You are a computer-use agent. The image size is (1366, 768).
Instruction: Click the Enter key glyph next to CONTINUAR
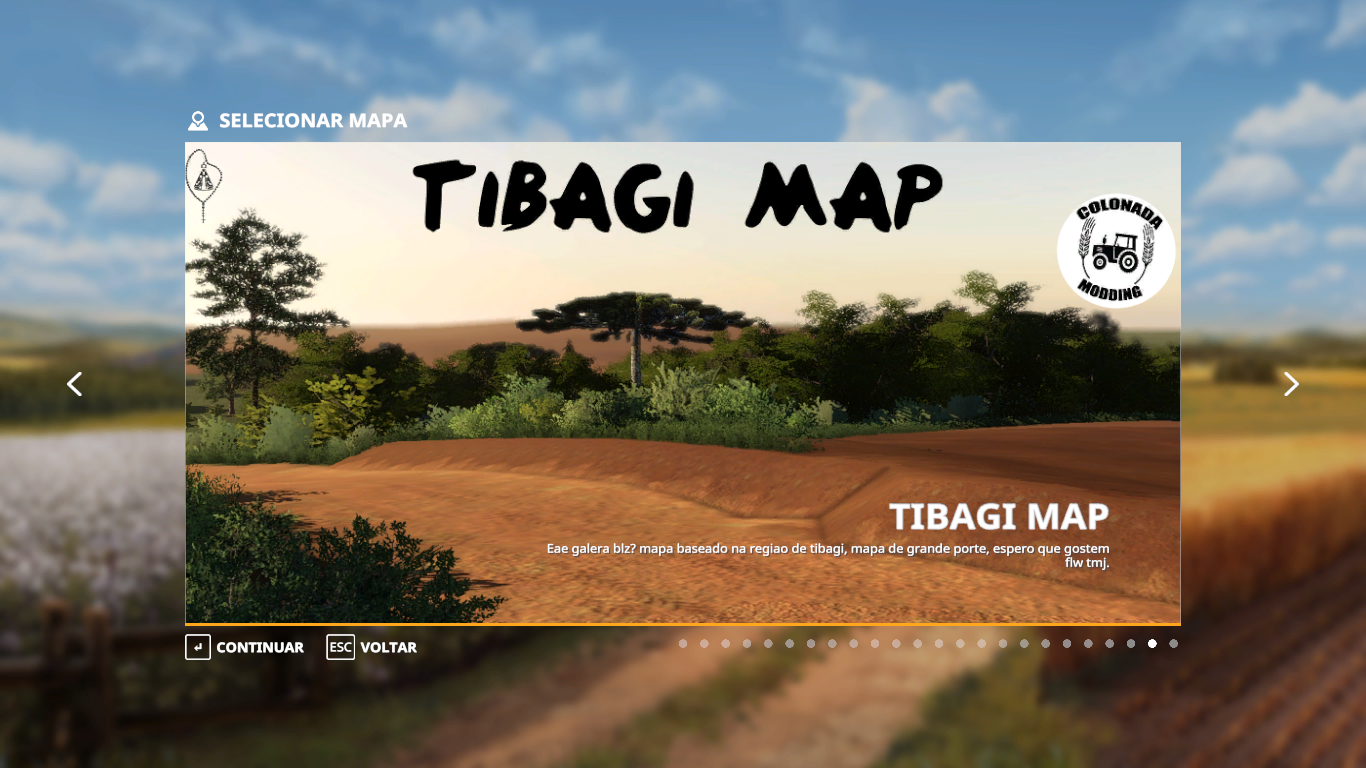click(196, 647)
